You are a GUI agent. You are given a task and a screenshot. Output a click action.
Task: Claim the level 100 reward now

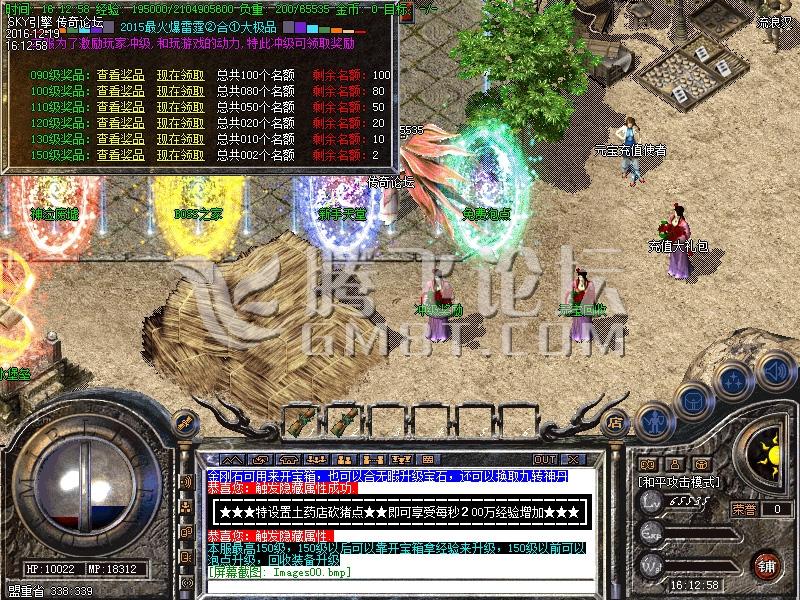click(180, 91)
